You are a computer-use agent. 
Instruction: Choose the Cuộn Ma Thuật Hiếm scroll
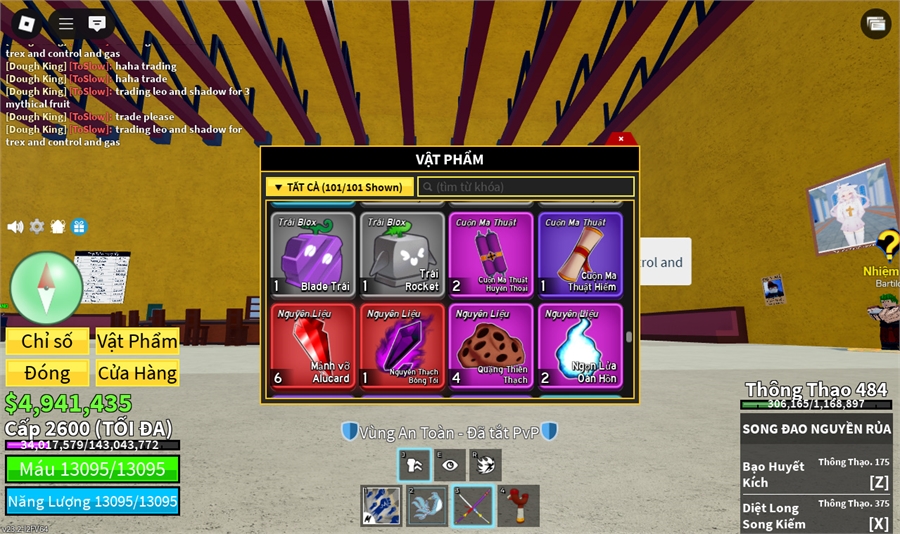click(580, 254)
